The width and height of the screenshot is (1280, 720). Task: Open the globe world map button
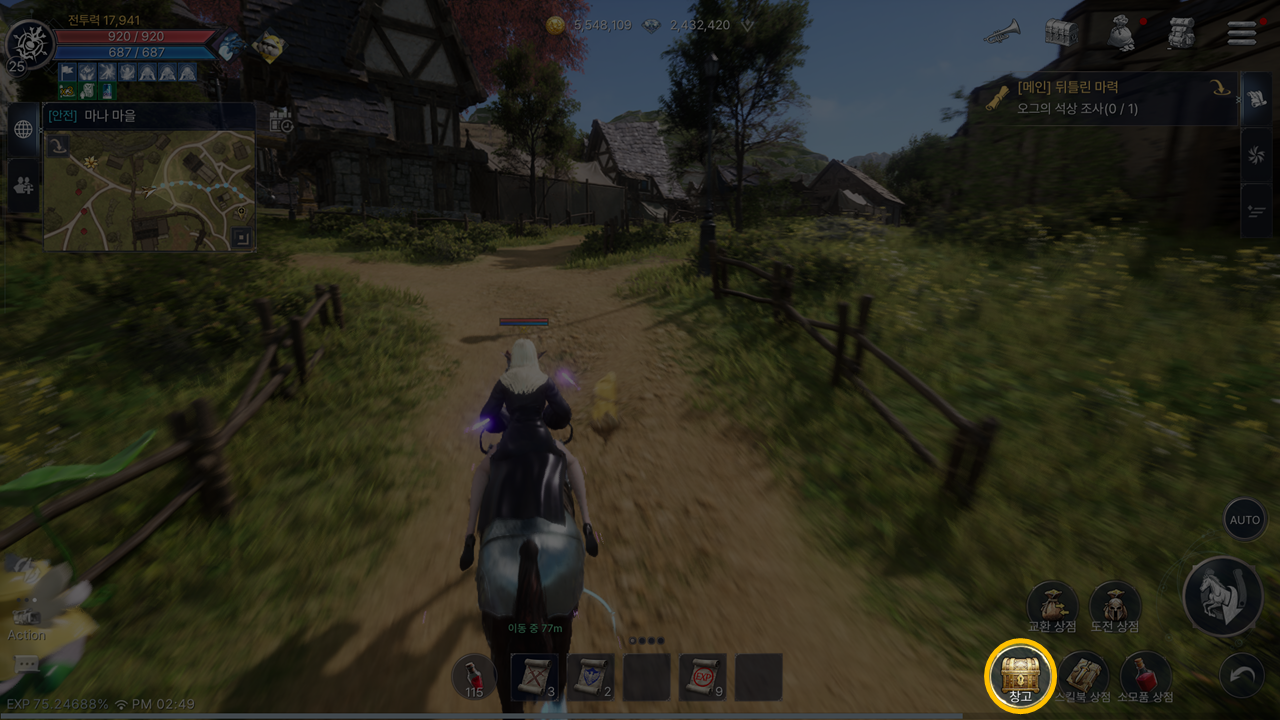[24, 129]
